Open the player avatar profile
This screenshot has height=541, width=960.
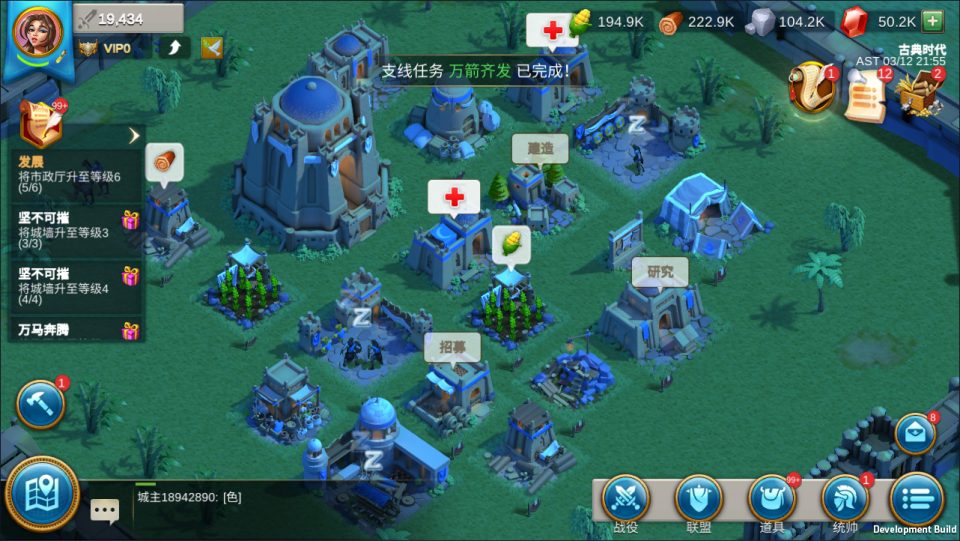[x=37, y=32]
